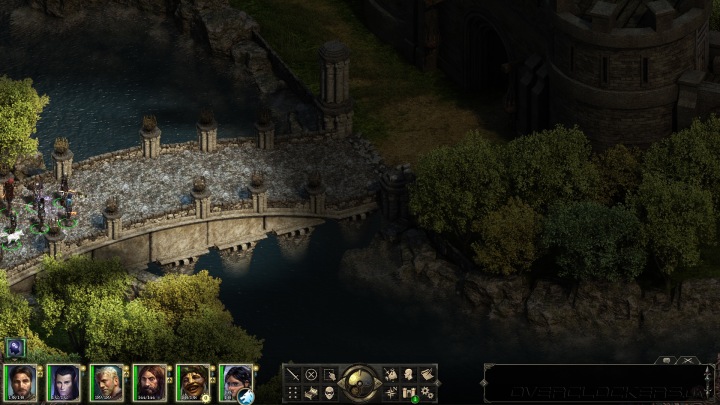Open the options gears icon
The width and height of the screenshot is (720, 405).
427,392
